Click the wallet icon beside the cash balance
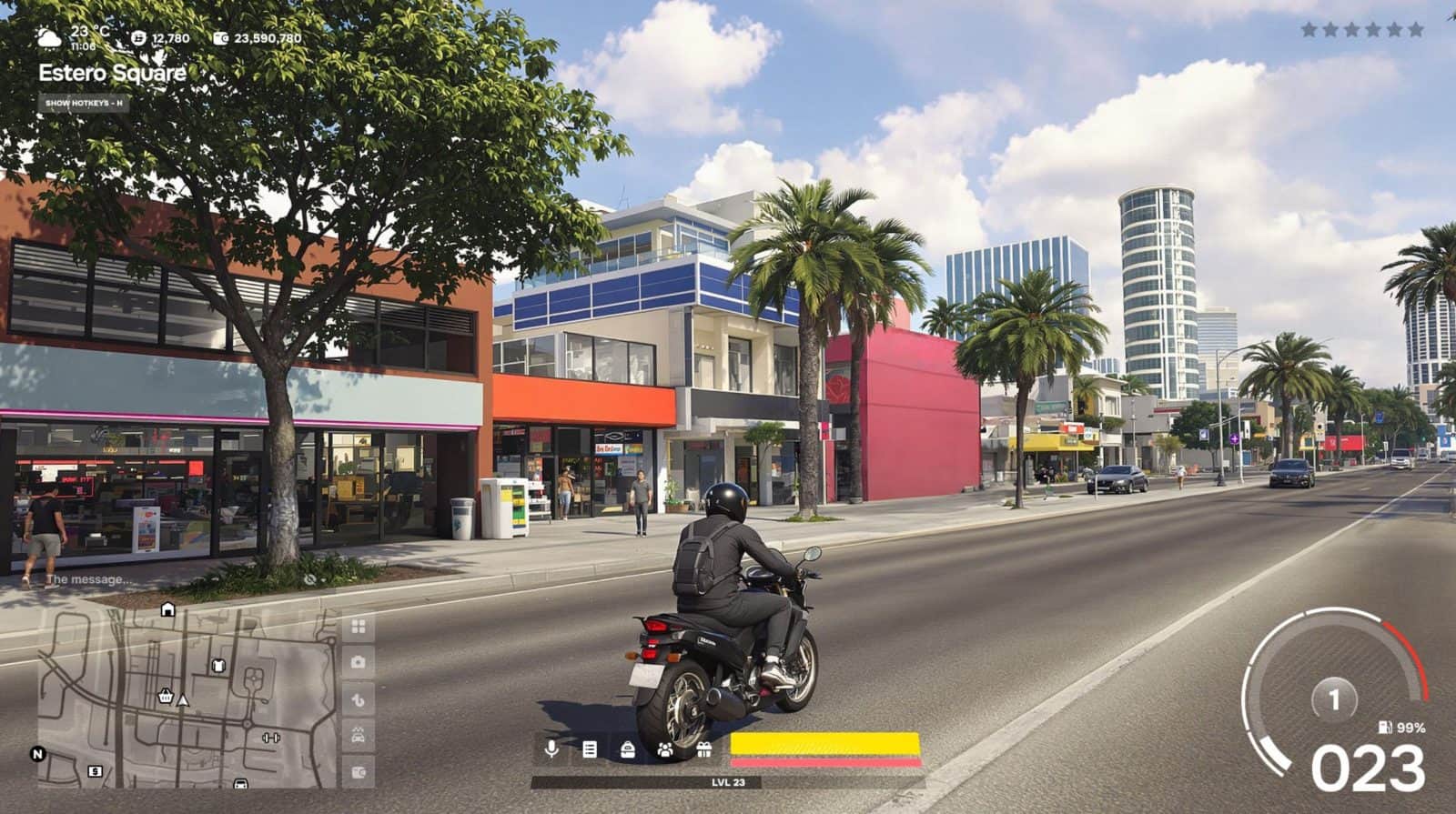The height and width of the screenshot is (814, 1456). [220, 38]
